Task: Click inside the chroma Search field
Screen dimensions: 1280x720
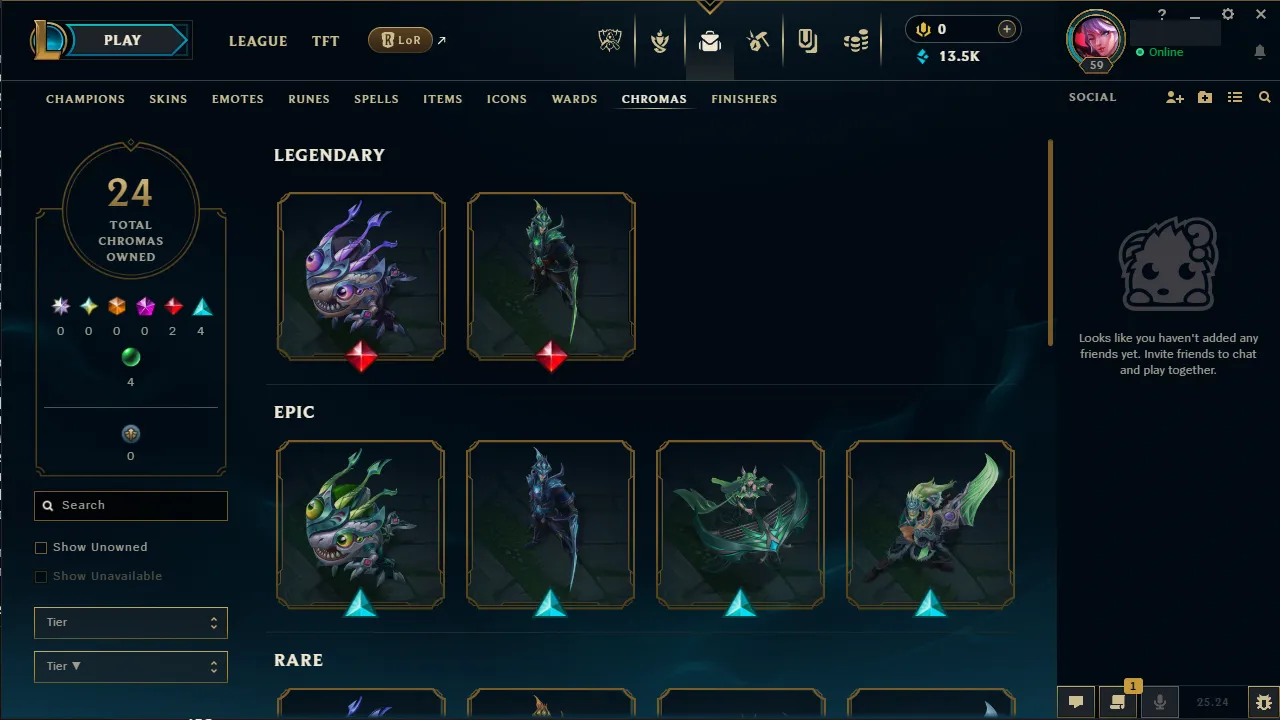Action: point(130,505)
